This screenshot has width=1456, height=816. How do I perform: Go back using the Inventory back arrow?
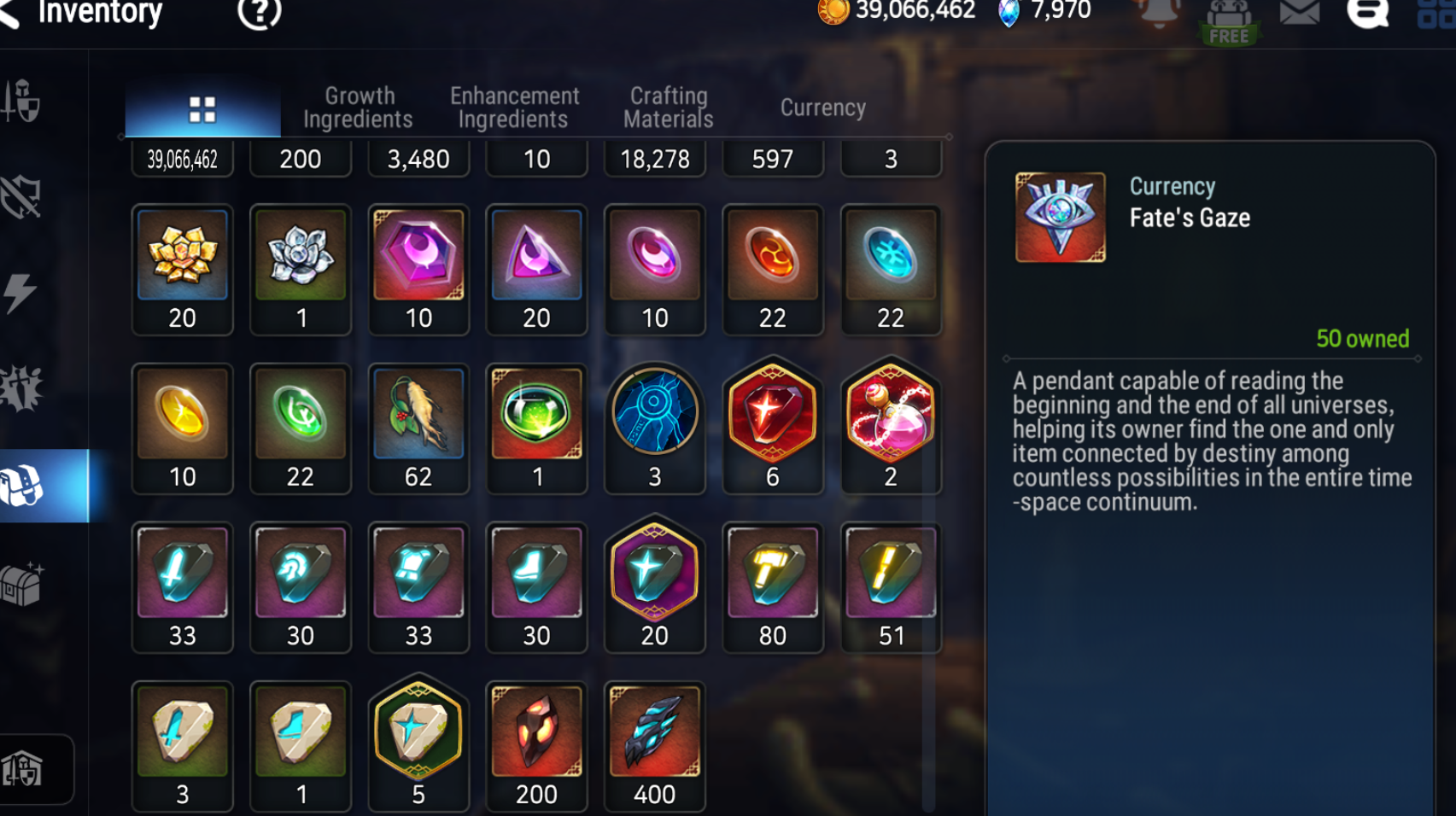tap(10, 14)
